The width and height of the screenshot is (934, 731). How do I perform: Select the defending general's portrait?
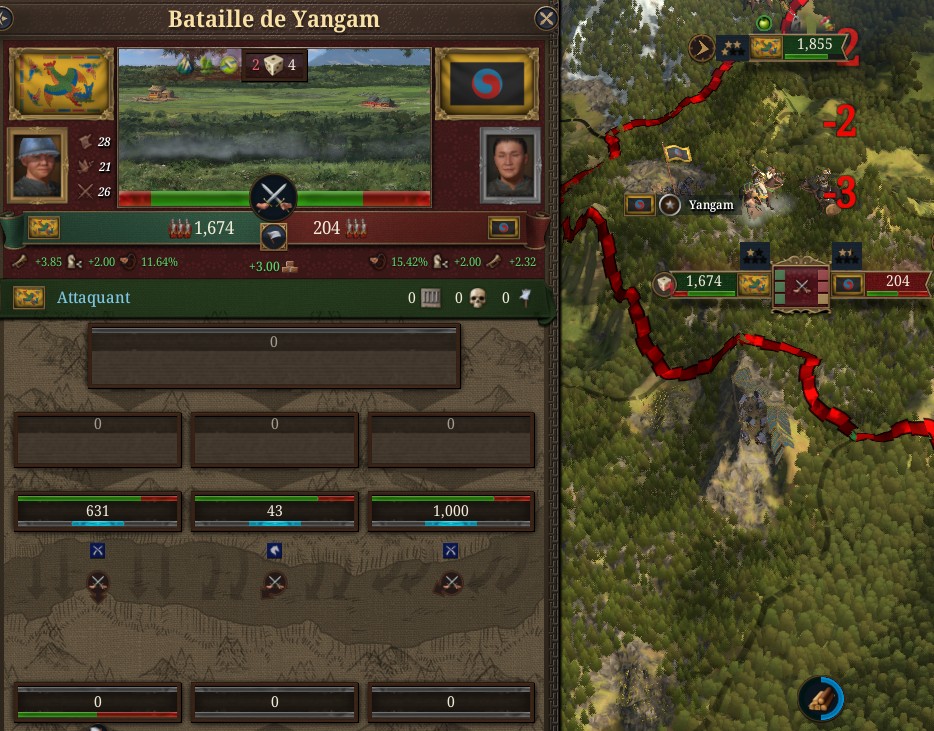click(x=510, y=164)
